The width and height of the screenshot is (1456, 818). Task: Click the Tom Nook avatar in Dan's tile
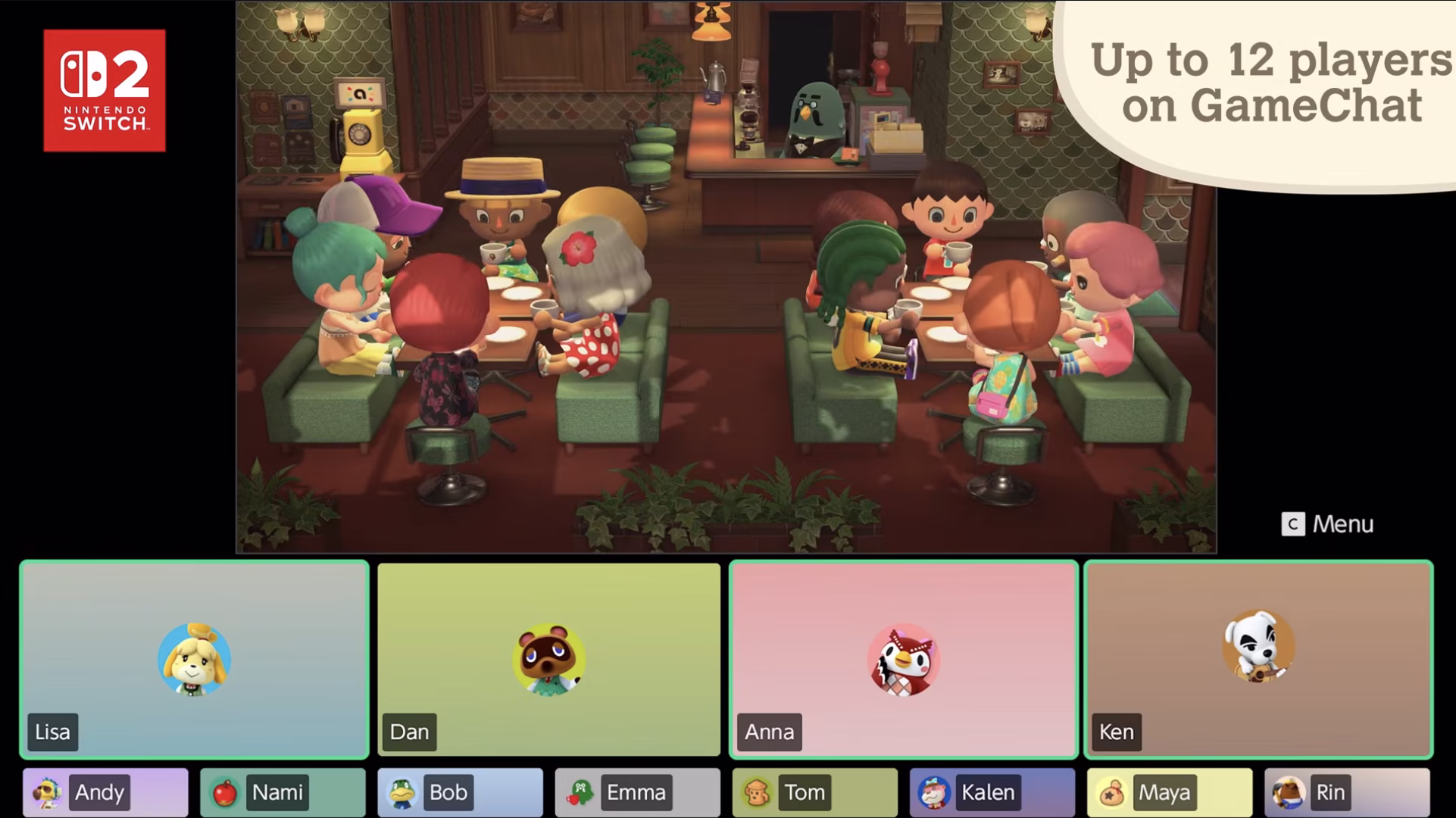point(548,658)
